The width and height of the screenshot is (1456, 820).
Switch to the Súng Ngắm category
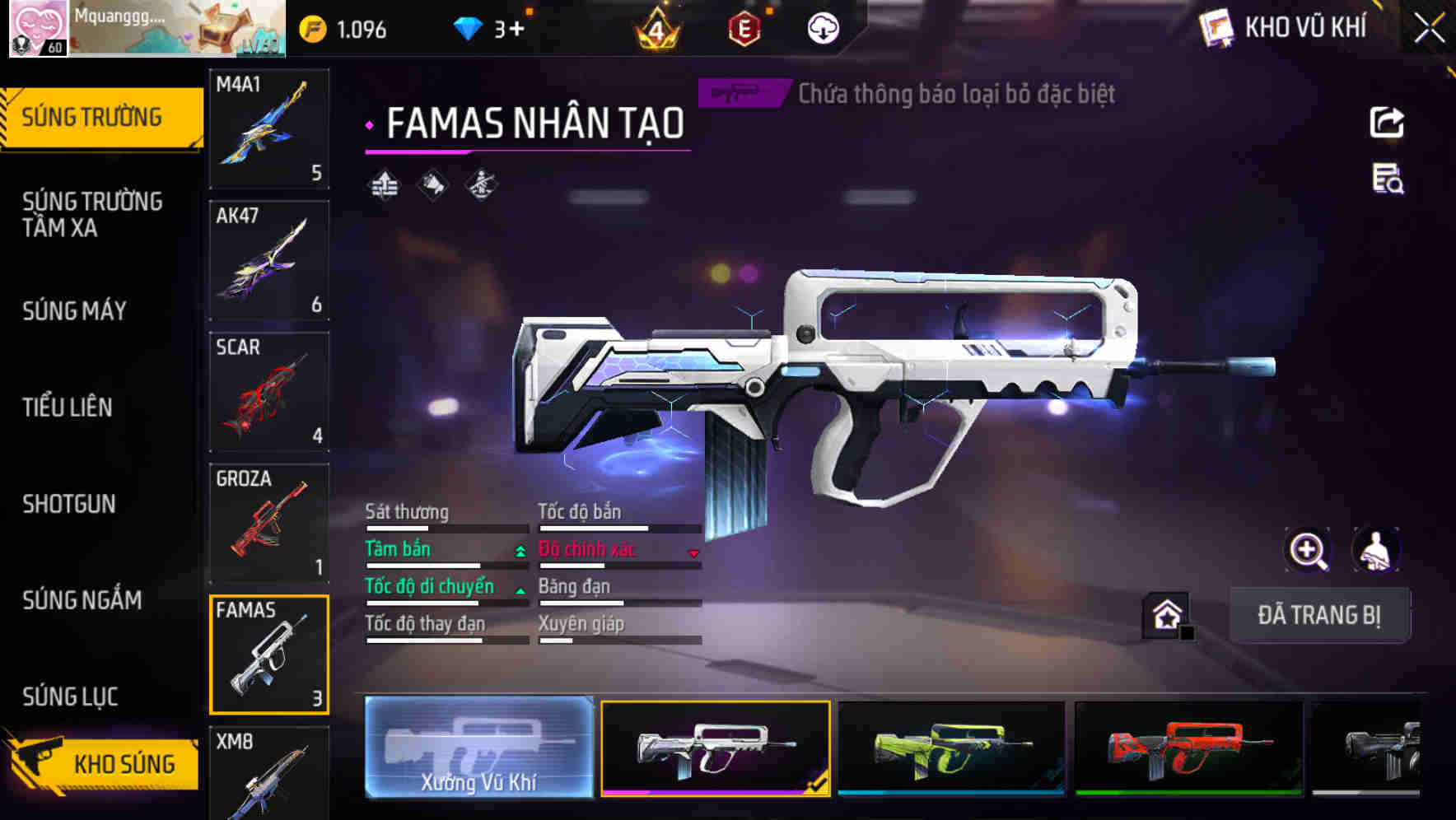point(82,599)
